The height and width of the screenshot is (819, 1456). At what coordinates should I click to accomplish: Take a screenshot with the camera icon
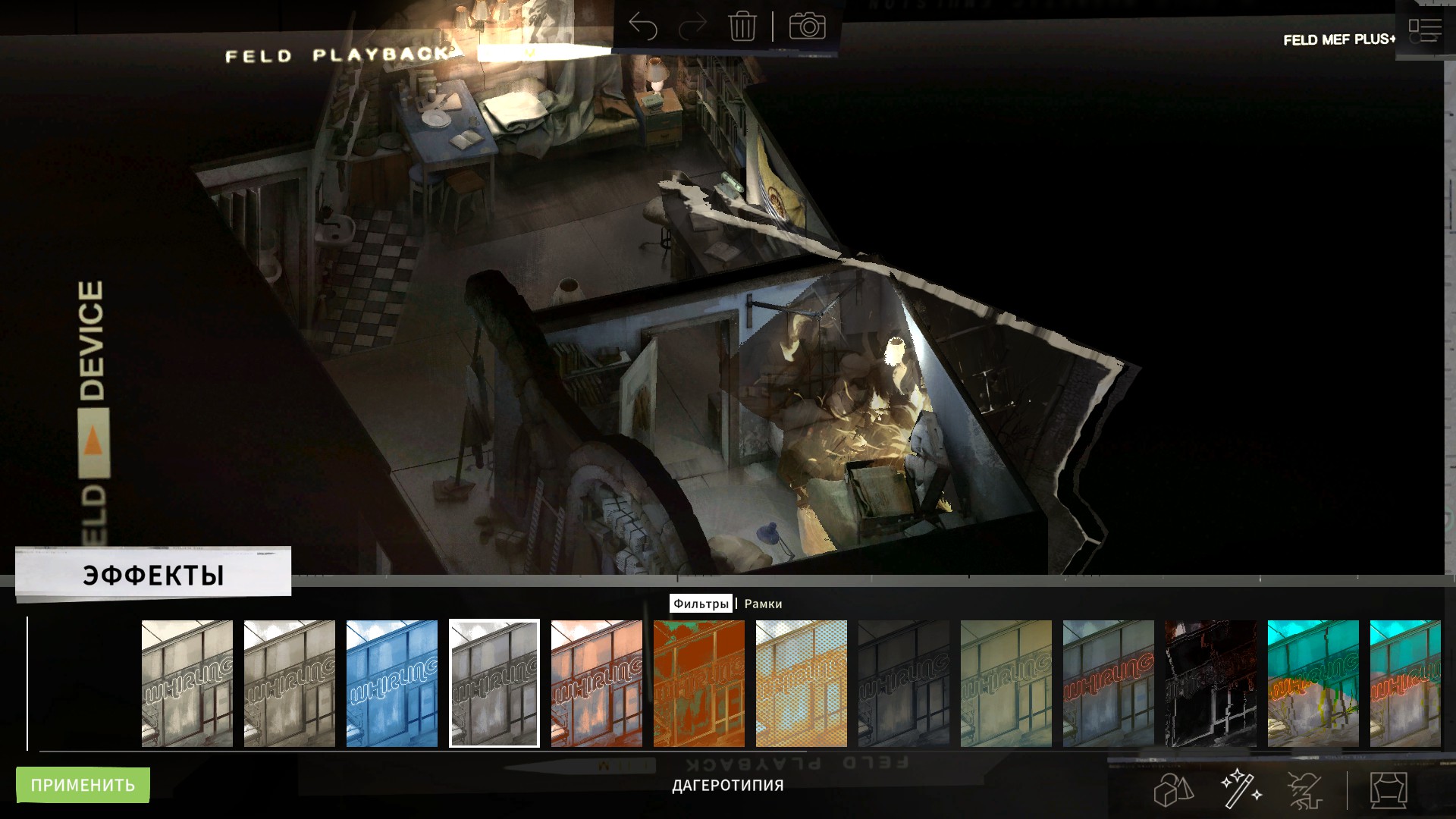(x=807, y=27)
